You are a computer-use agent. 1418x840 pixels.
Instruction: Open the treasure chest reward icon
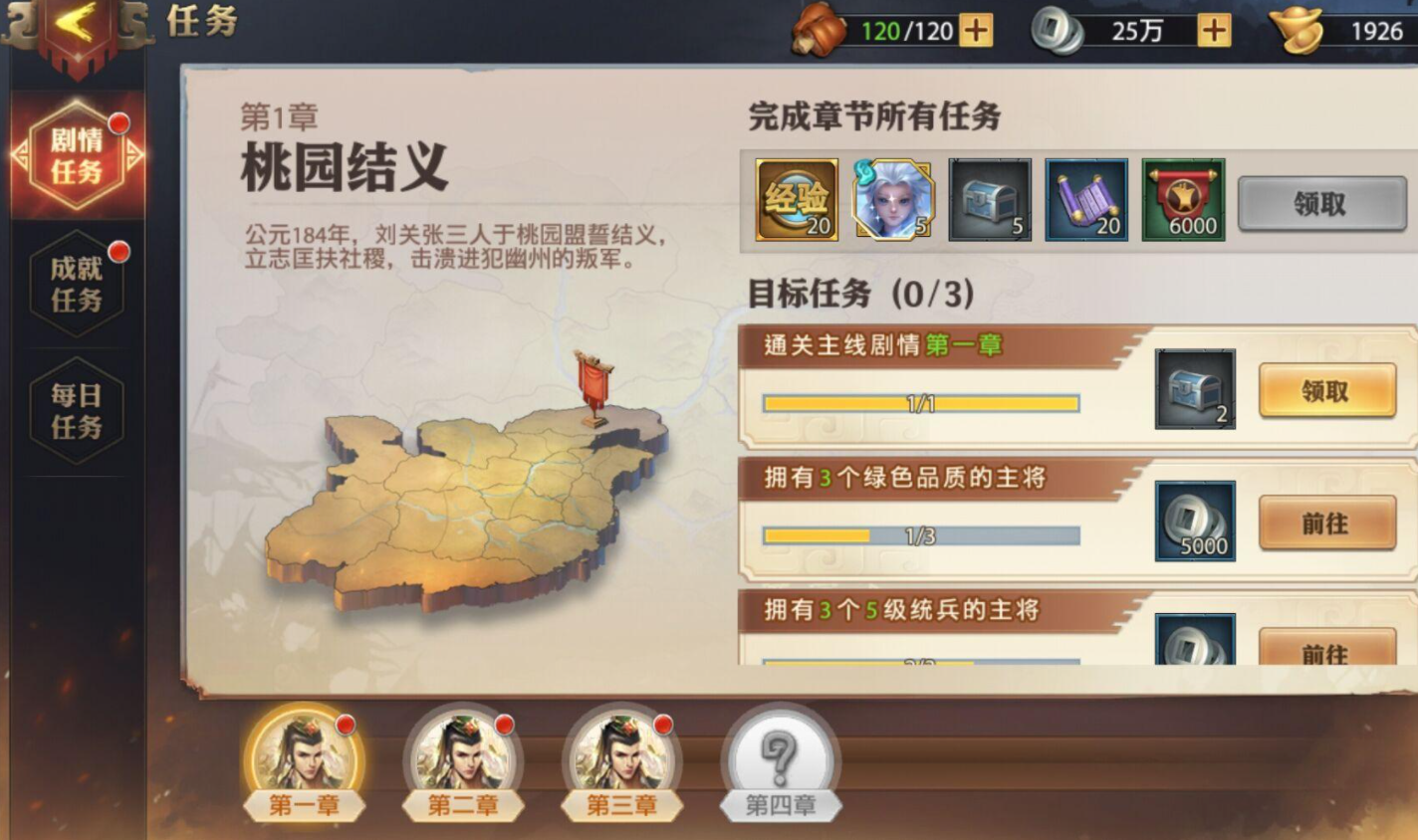pyautogui.click(x=988, y=199)
